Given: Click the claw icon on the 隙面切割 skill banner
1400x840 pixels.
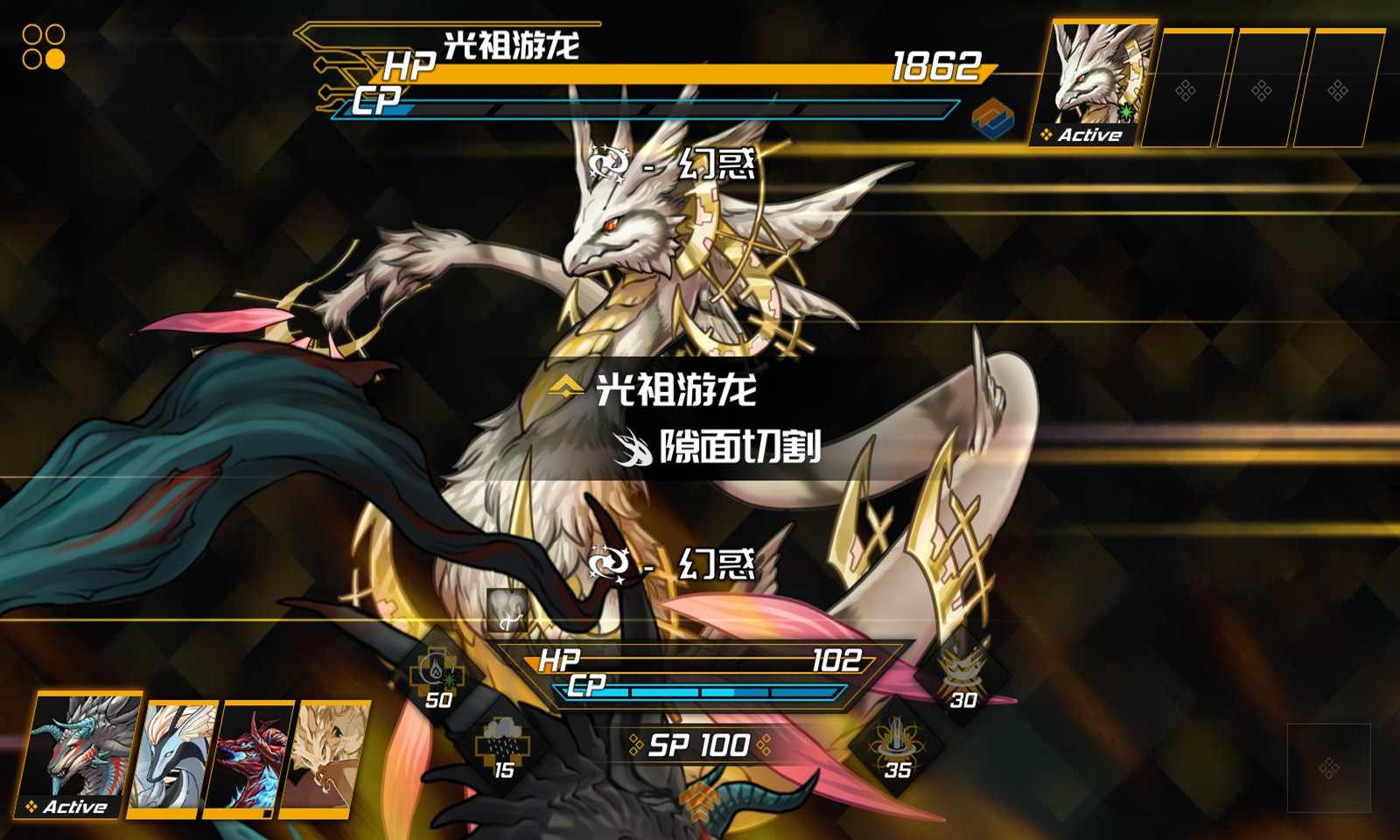Looking at the screenshot, I should pos(633,451).
